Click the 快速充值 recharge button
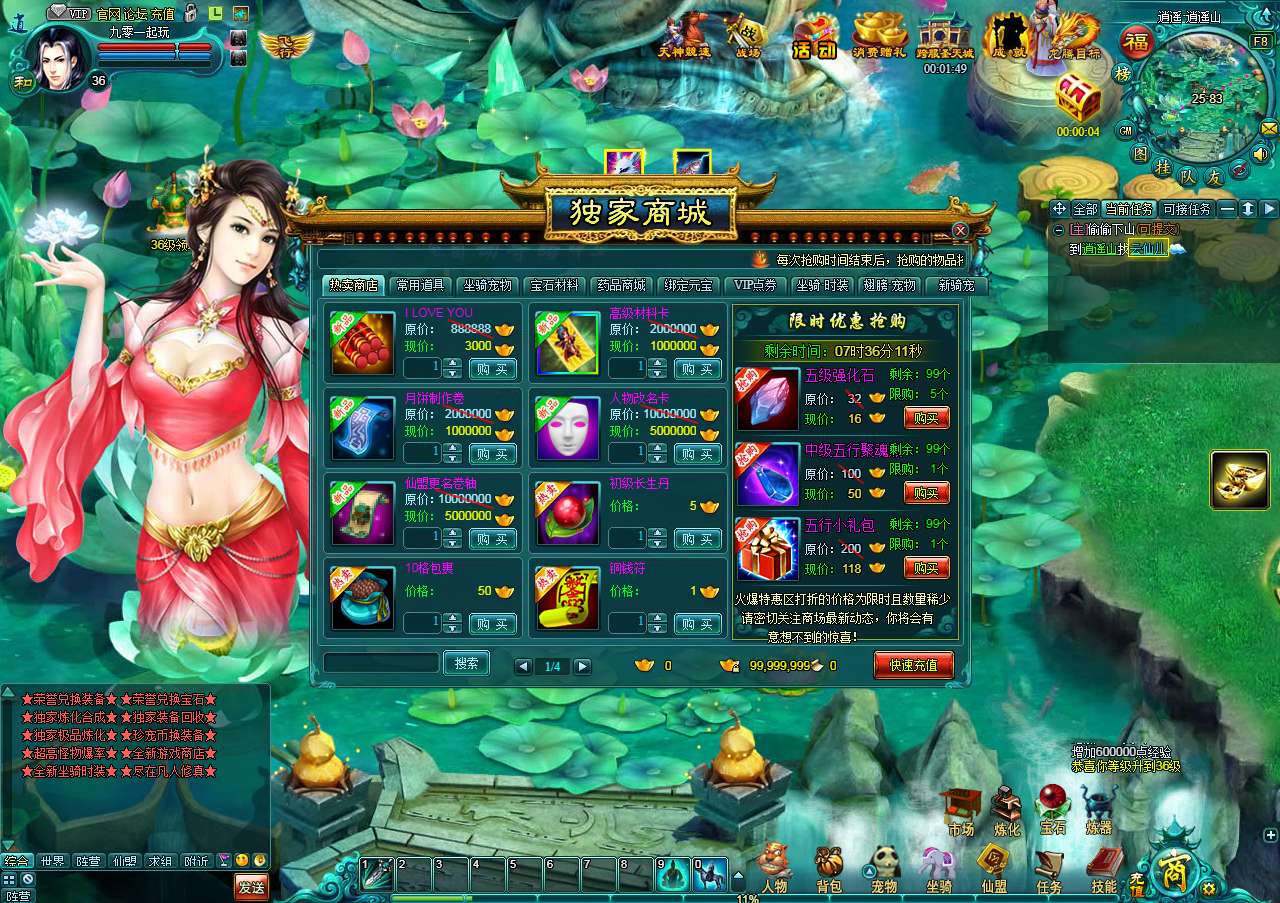1280x903 pixels. coord(913,665)
